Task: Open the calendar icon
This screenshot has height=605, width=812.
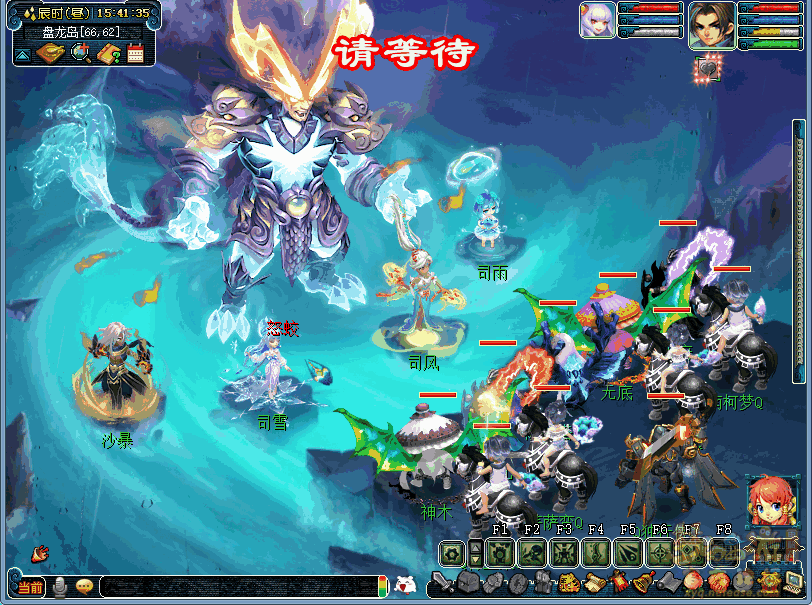Action: (x=135, y=53)
